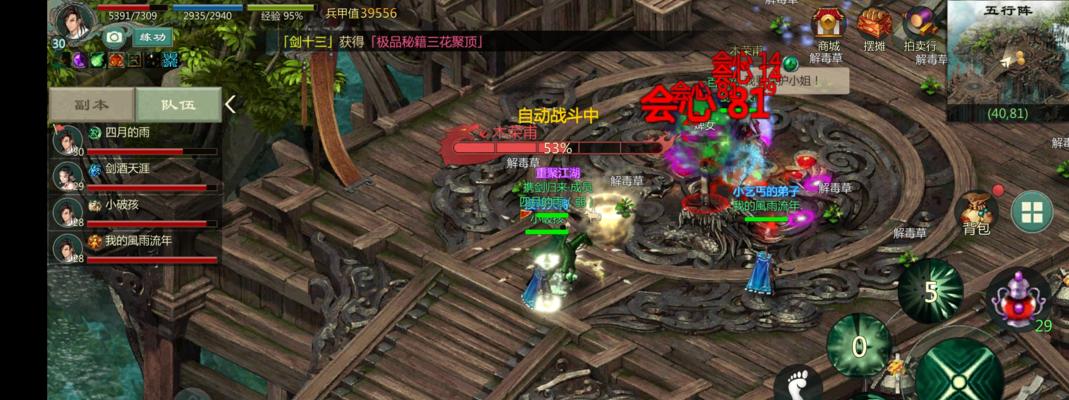This screenshot has height=400, width=1069.
Task: Open the 摆摊 stall icon
Action: [x=874, y=26]
